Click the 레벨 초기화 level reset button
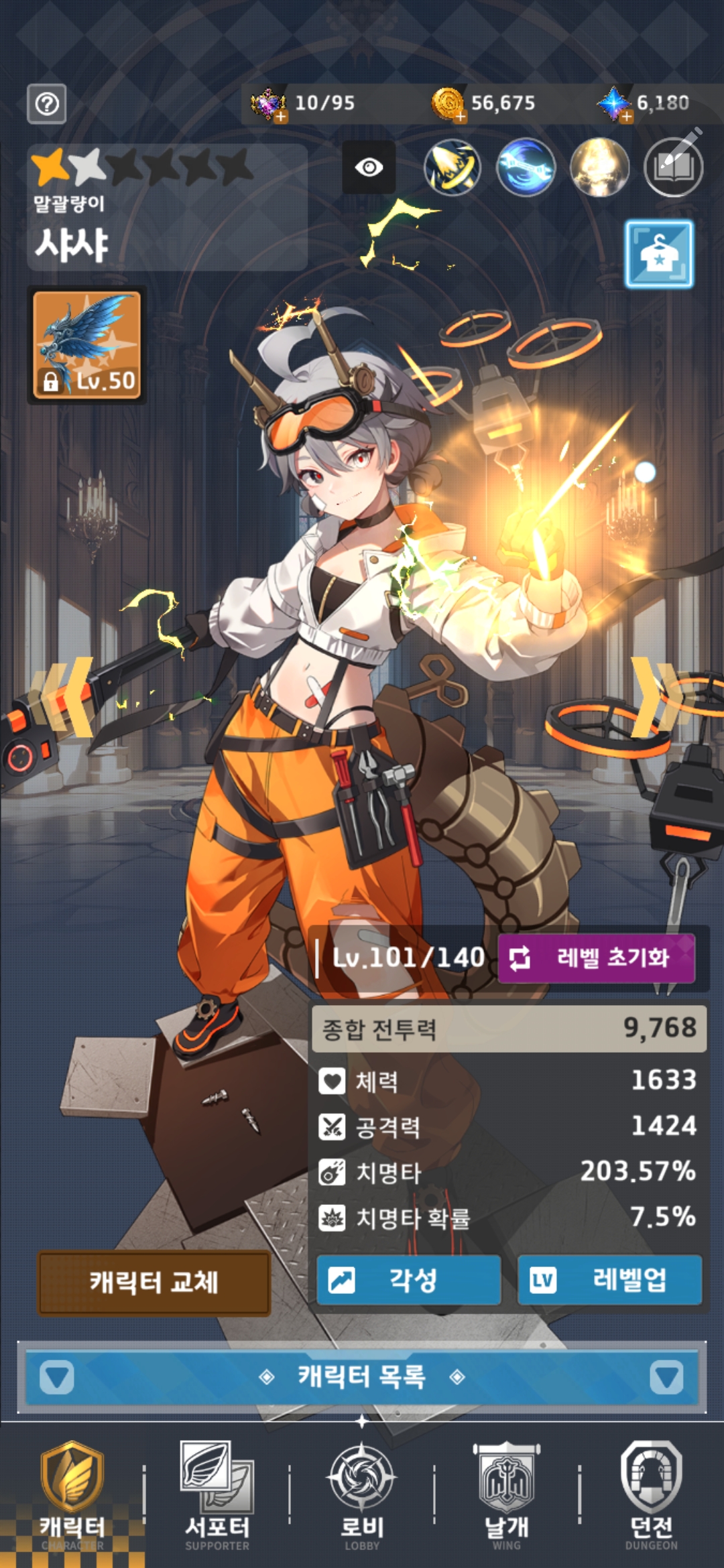The width and height of the screenshot is (724, 1568). coord(596,958)
